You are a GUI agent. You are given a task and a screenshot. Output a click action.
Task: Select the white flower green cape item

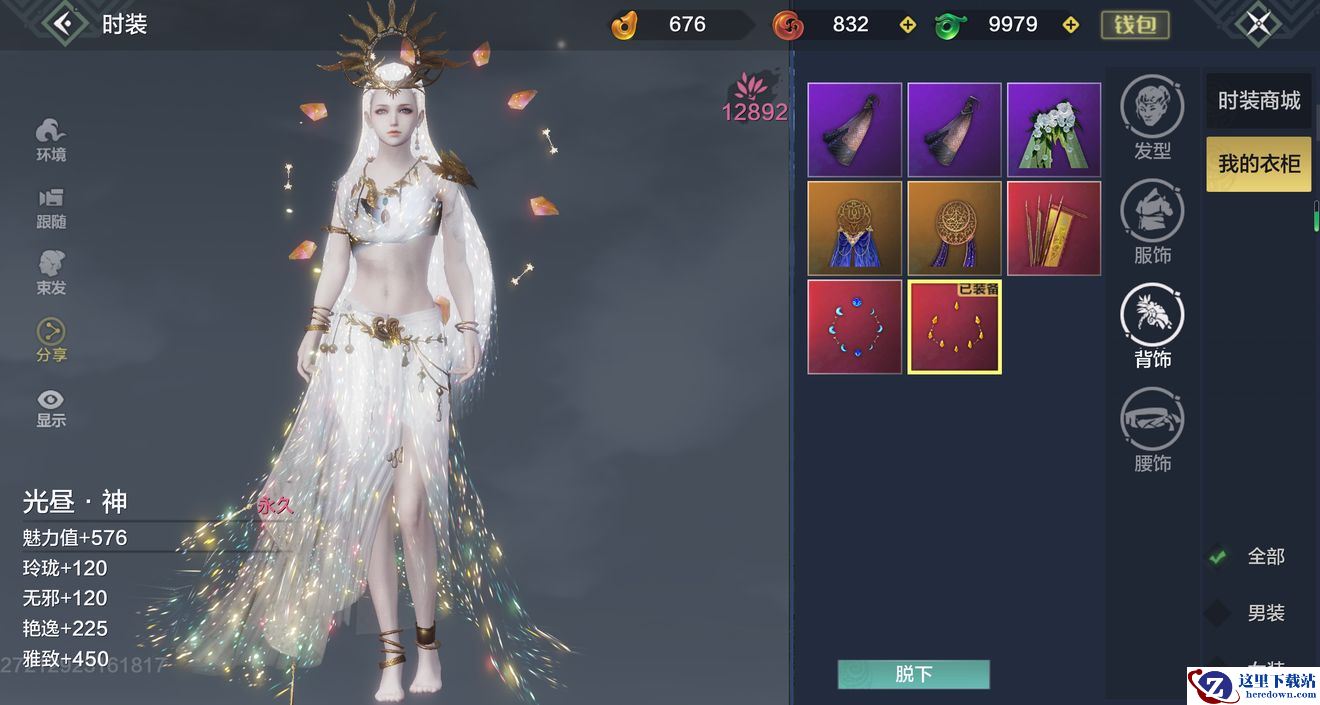(x=1054, y=130)
